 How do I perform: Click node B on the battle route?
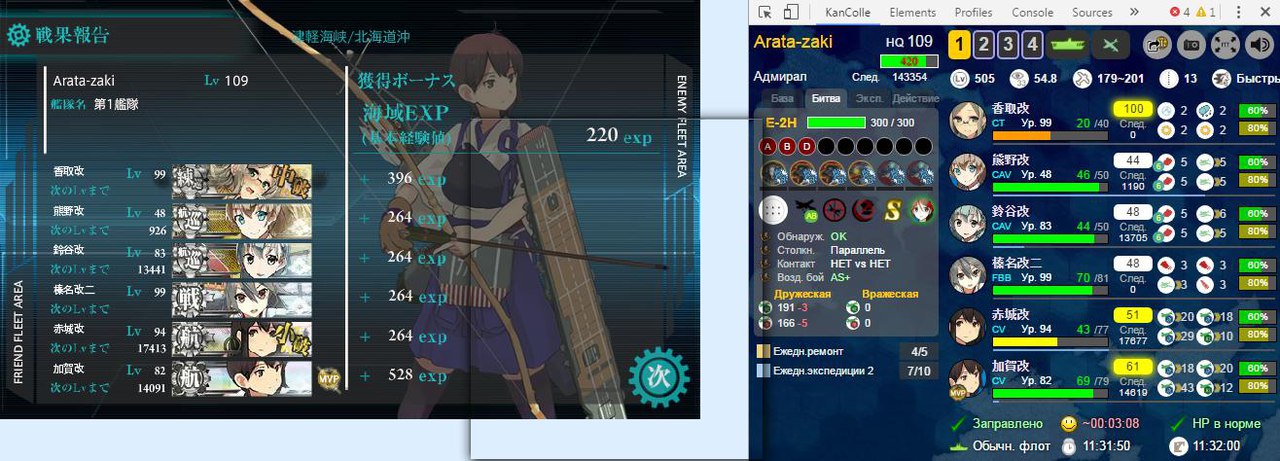click(x=787, y=146)
